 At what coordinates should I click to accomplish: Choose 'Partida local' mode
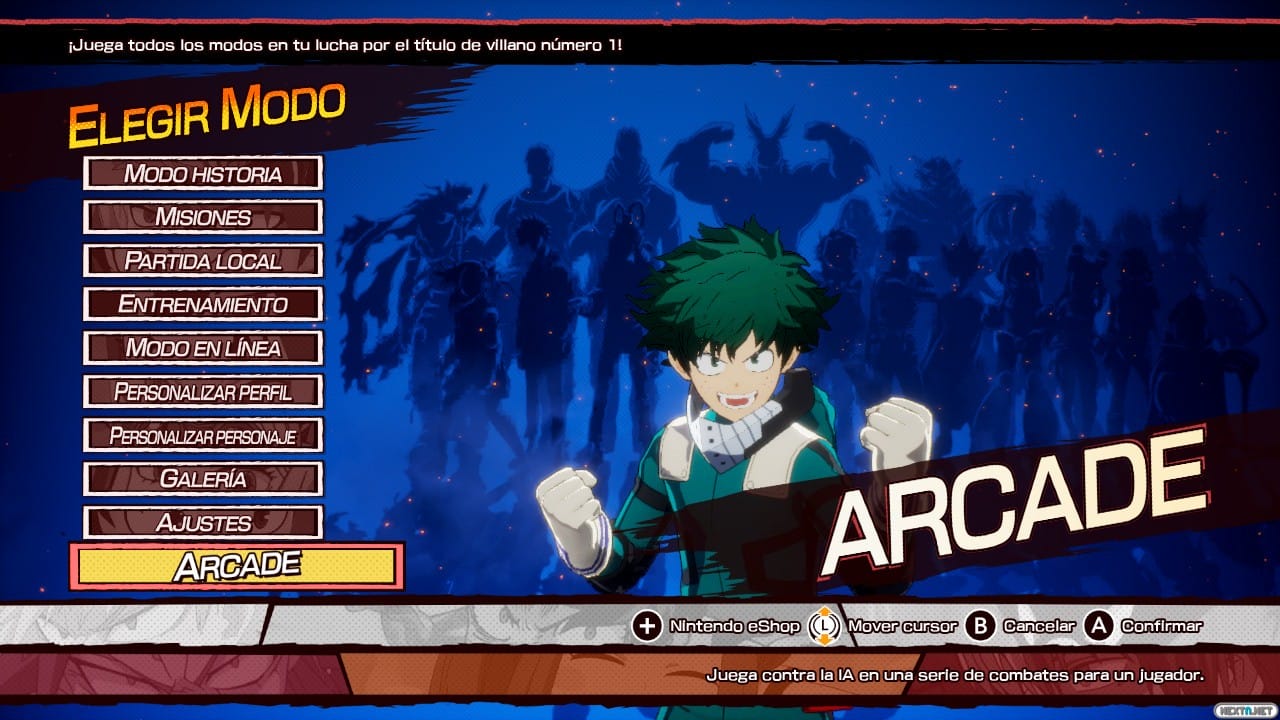(203, 261)
